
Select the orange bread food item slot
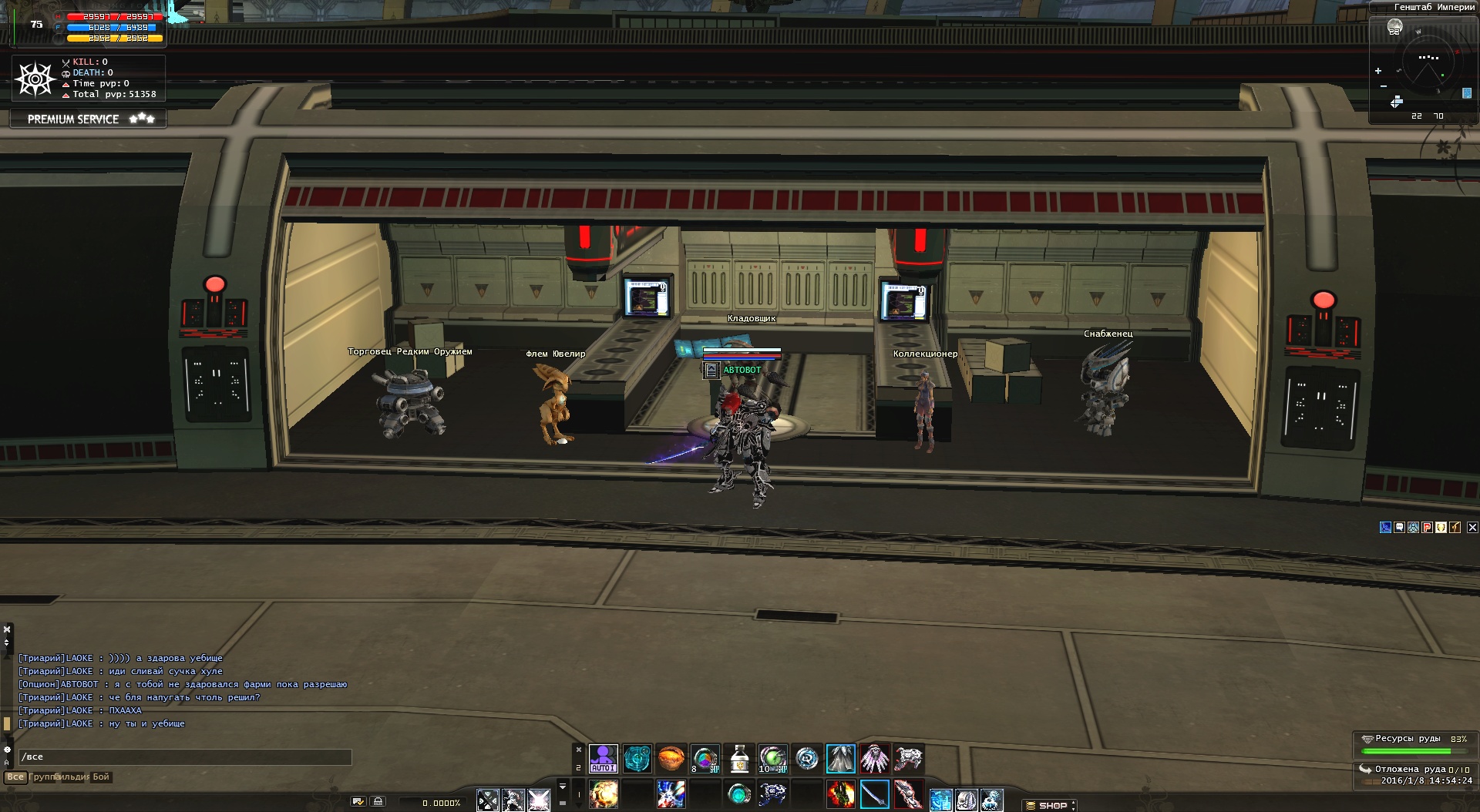pos(671,759)
